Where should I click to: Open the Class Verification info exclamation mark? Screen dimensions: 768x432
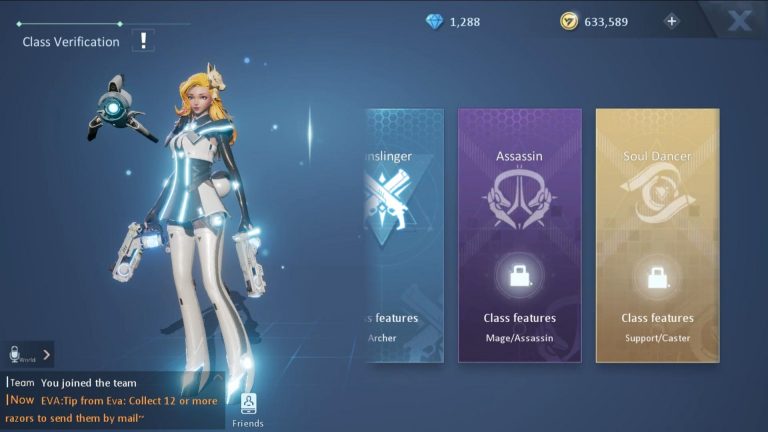[145, 41]
